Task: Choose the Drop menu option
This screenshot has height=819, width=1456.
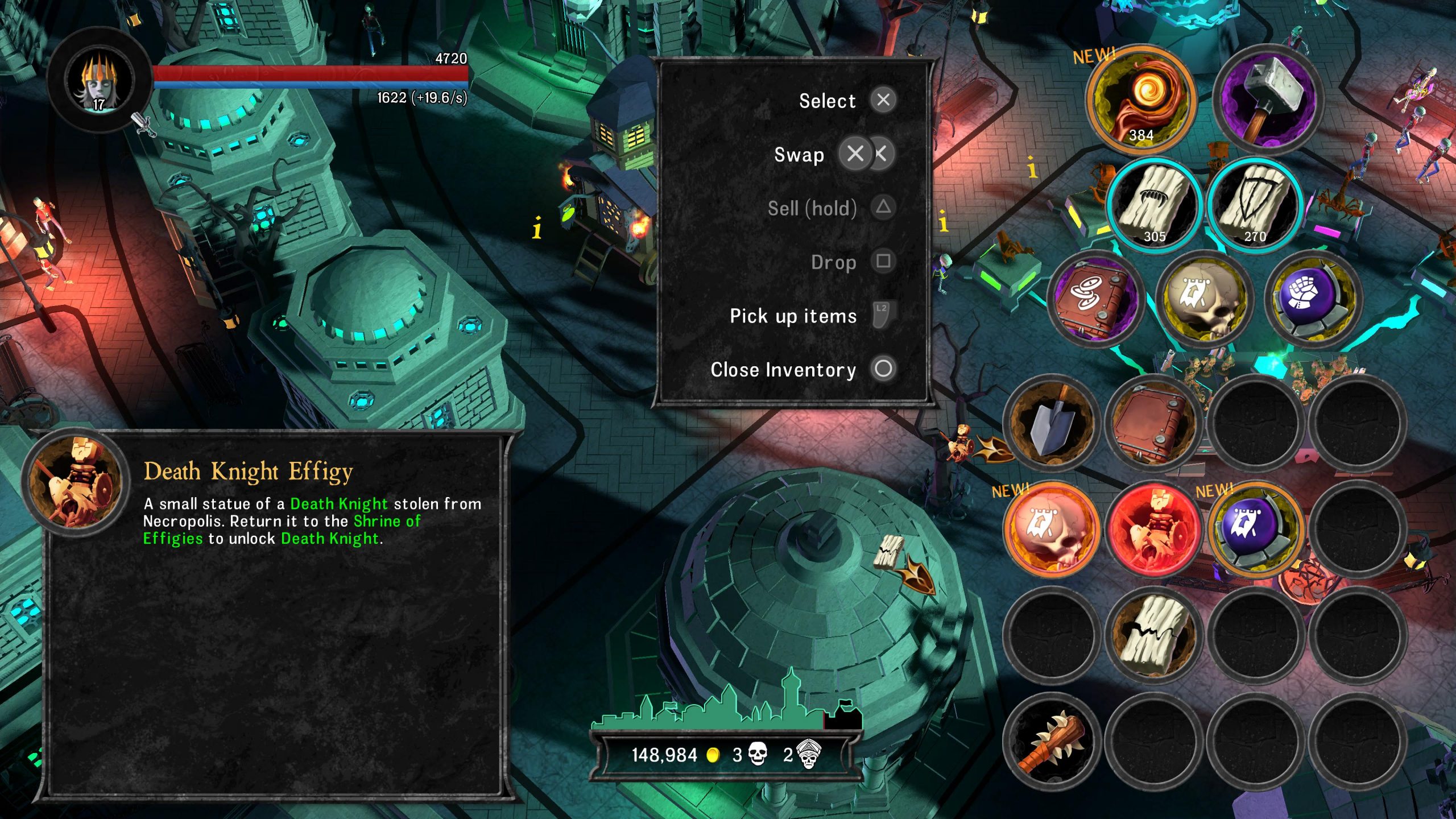Action: coord(834,262)
